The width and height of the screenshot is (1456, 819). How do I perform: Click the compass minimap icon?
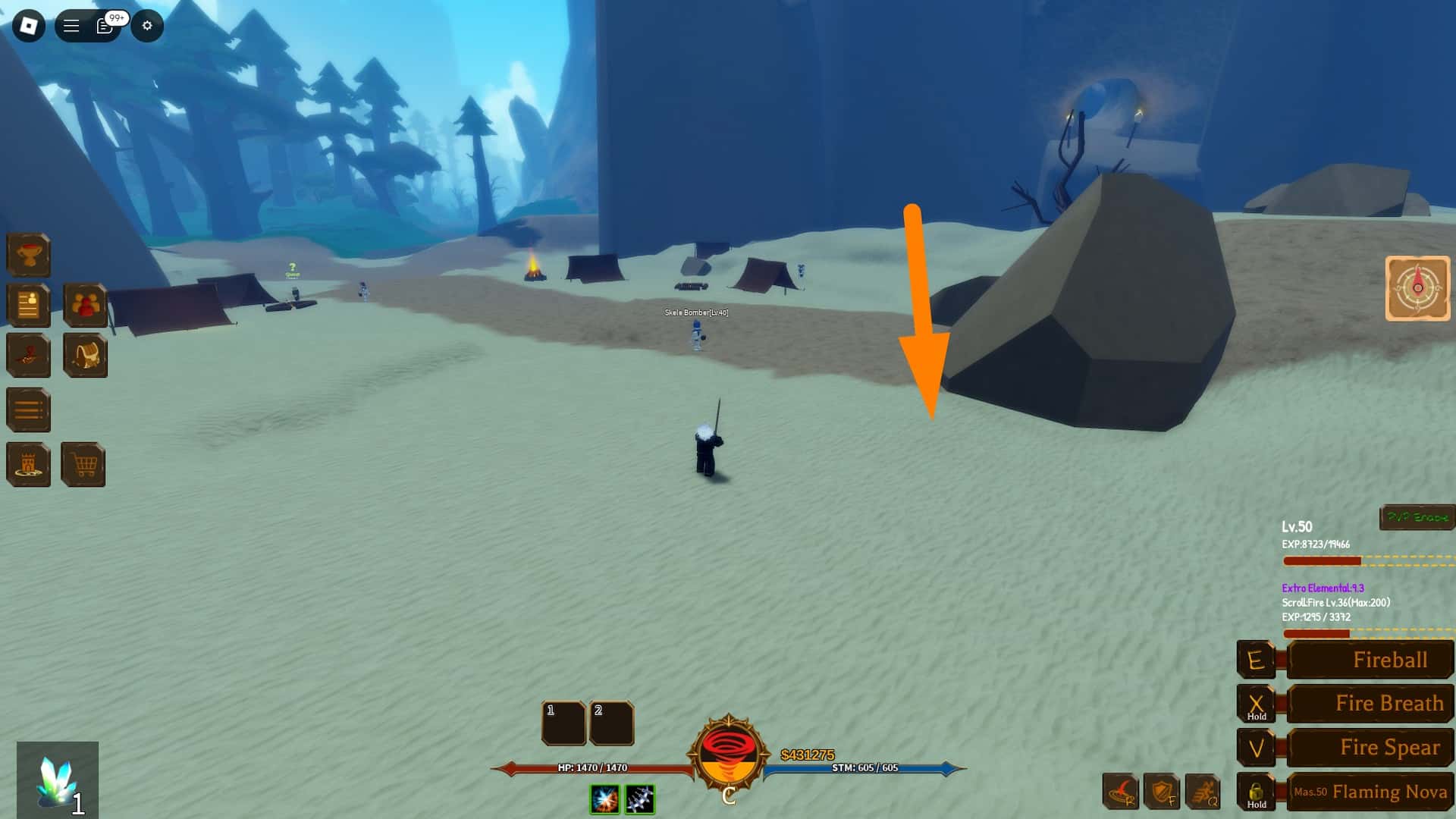pos(1417,288)
